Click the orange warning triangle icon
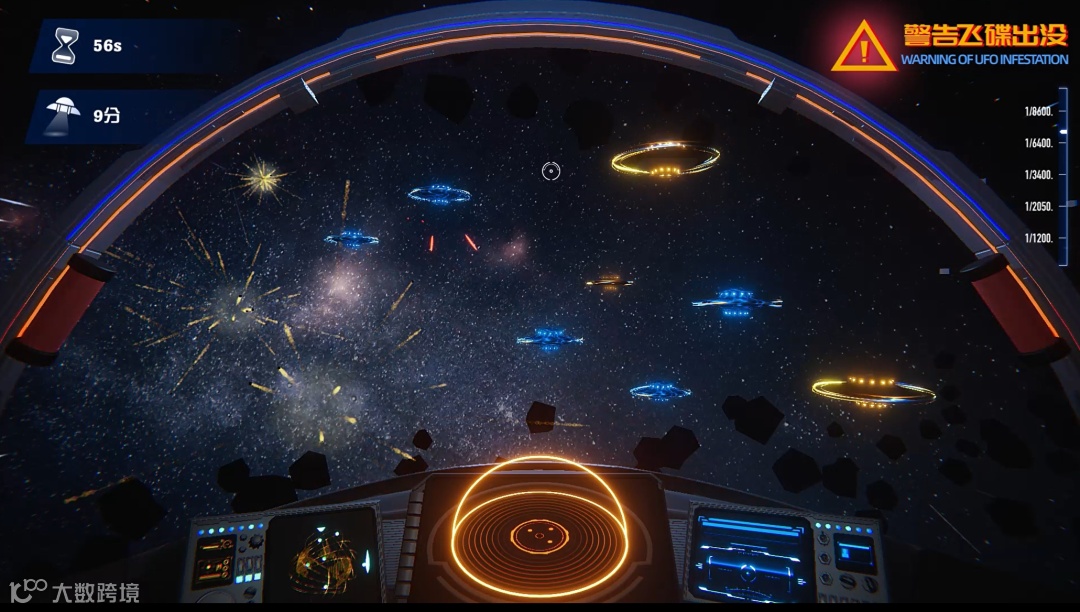The image size is (1080, 612). tap(864, 47)
